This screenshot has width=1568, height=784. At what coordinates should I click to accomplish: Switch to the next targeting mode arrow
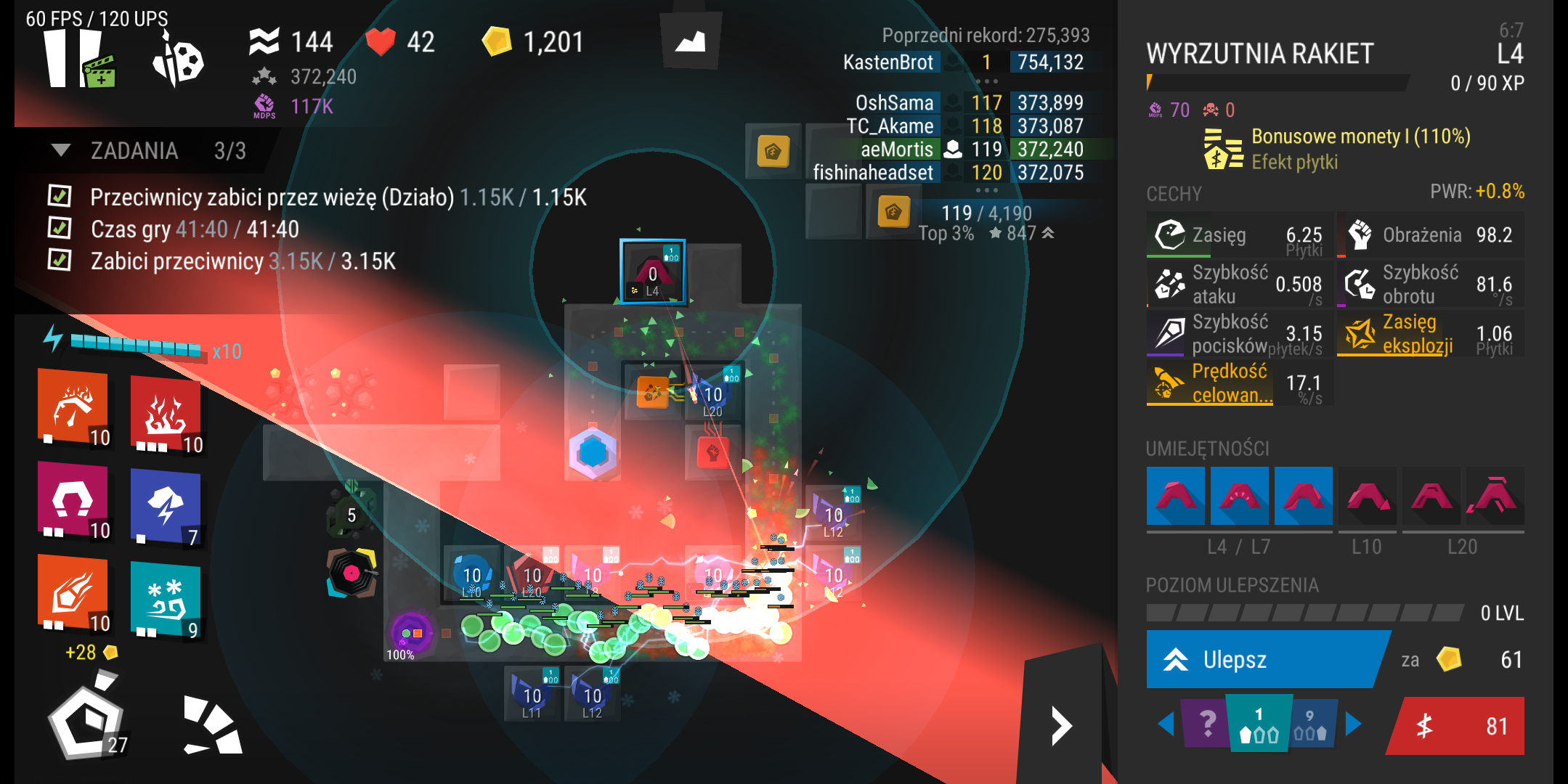tap(1353, 724)
